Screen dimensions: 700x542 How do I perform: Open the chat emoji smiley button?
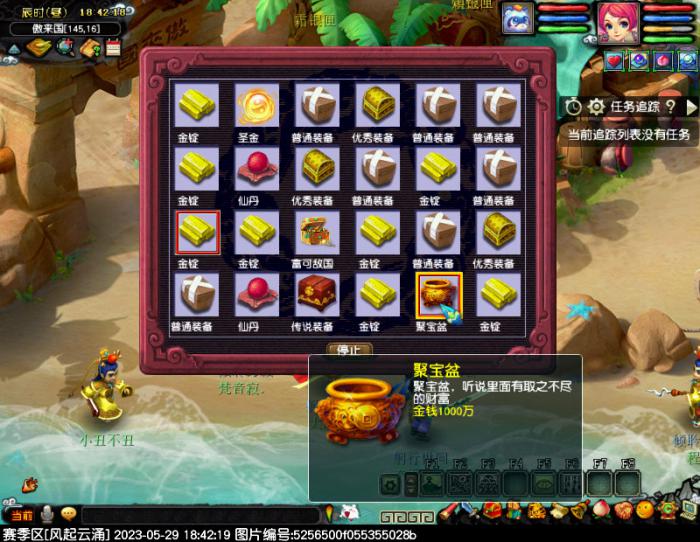pyautogui.click(x=68, y=514)
